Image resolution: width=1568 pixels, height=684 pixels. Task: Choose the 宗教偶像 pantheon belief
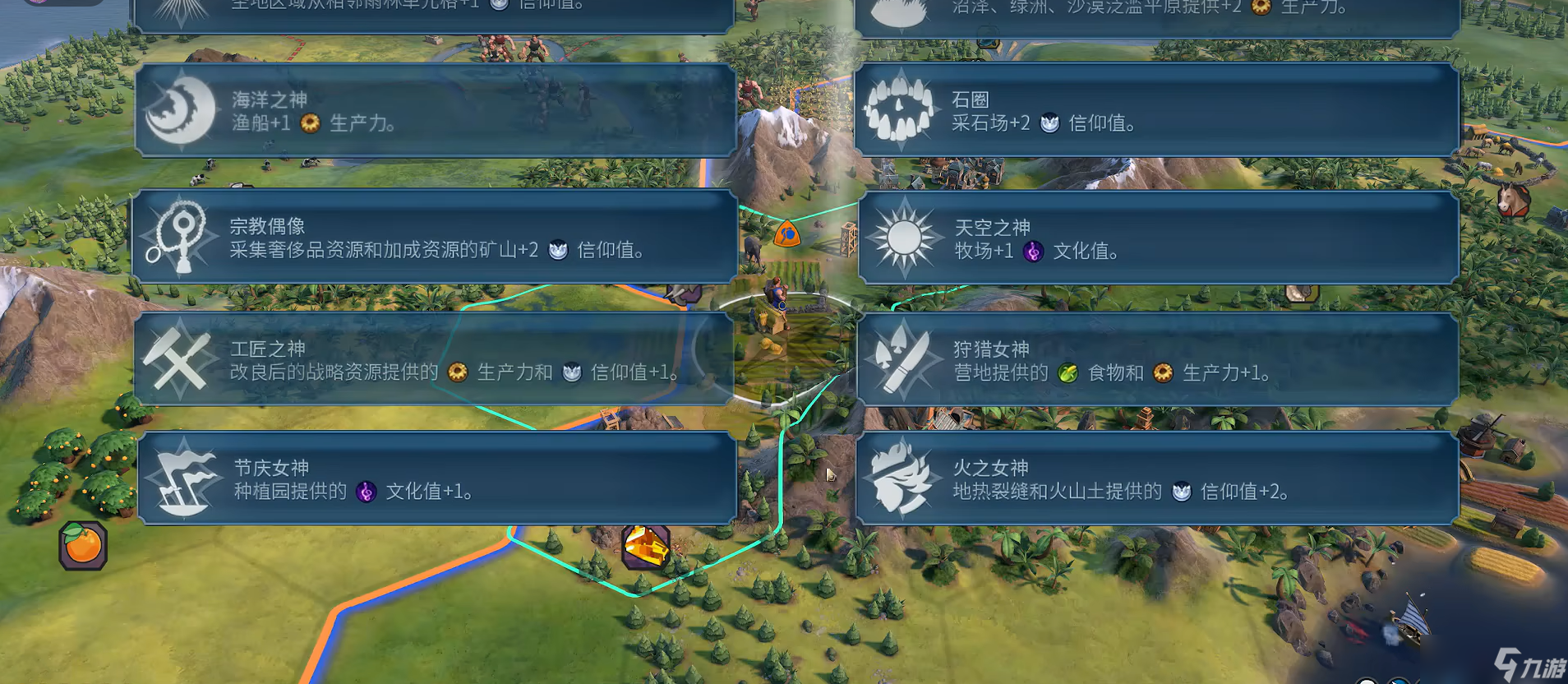click(436, 237)
